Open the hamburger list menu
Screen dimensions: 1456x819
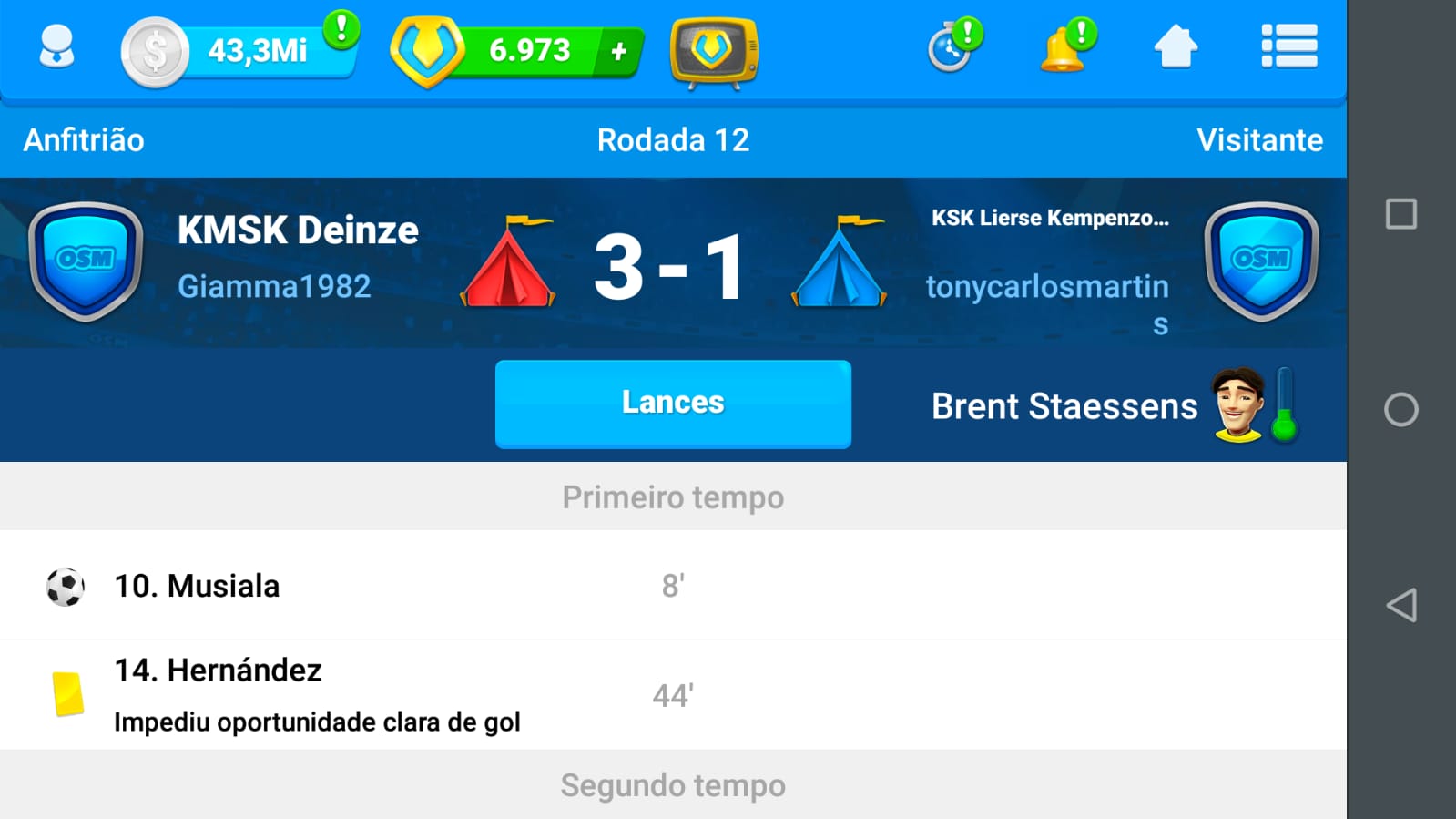1288,47
